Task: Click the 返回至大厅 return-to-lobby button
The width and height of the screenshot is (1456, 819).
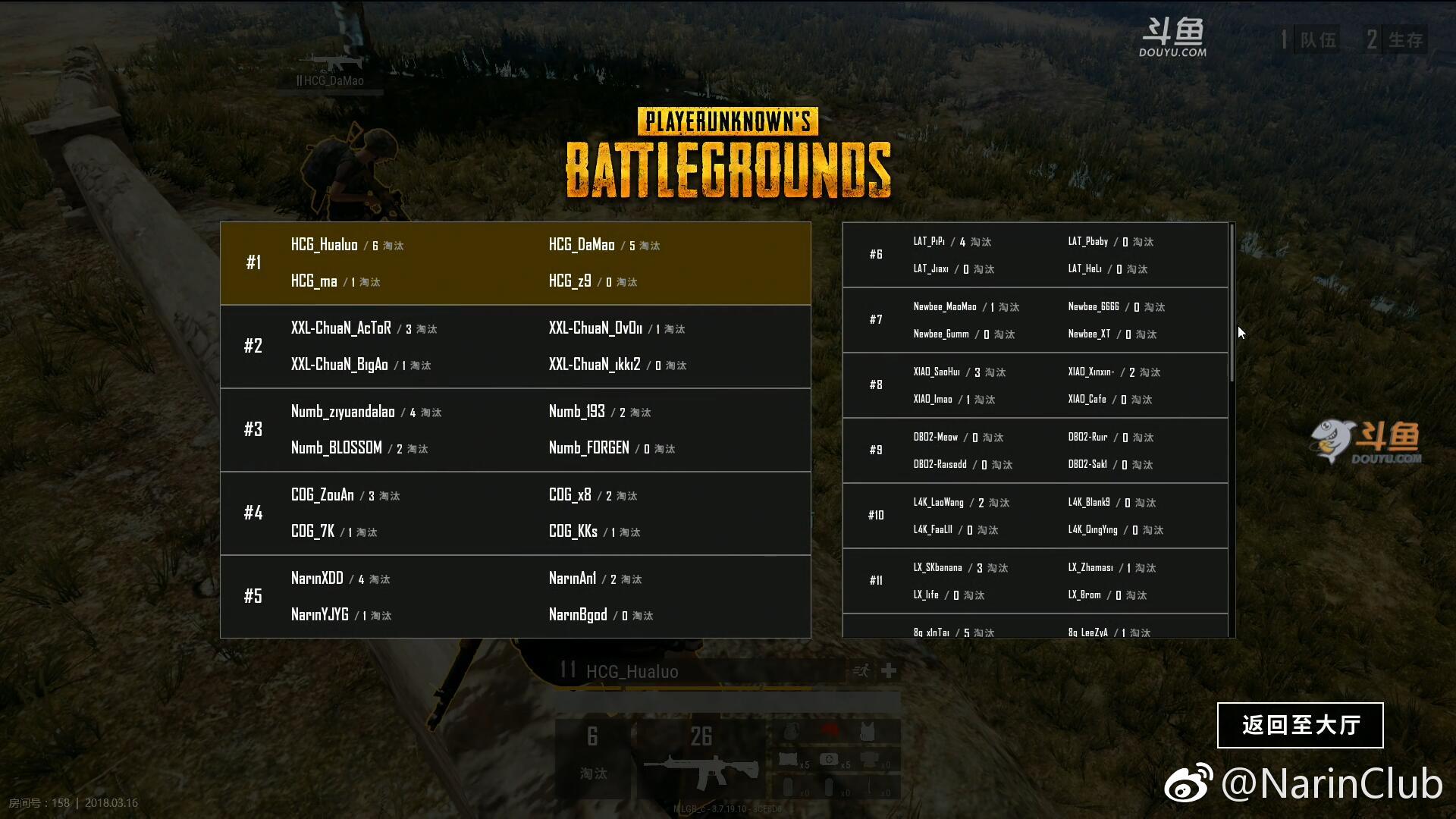Action: point(1300,725)
